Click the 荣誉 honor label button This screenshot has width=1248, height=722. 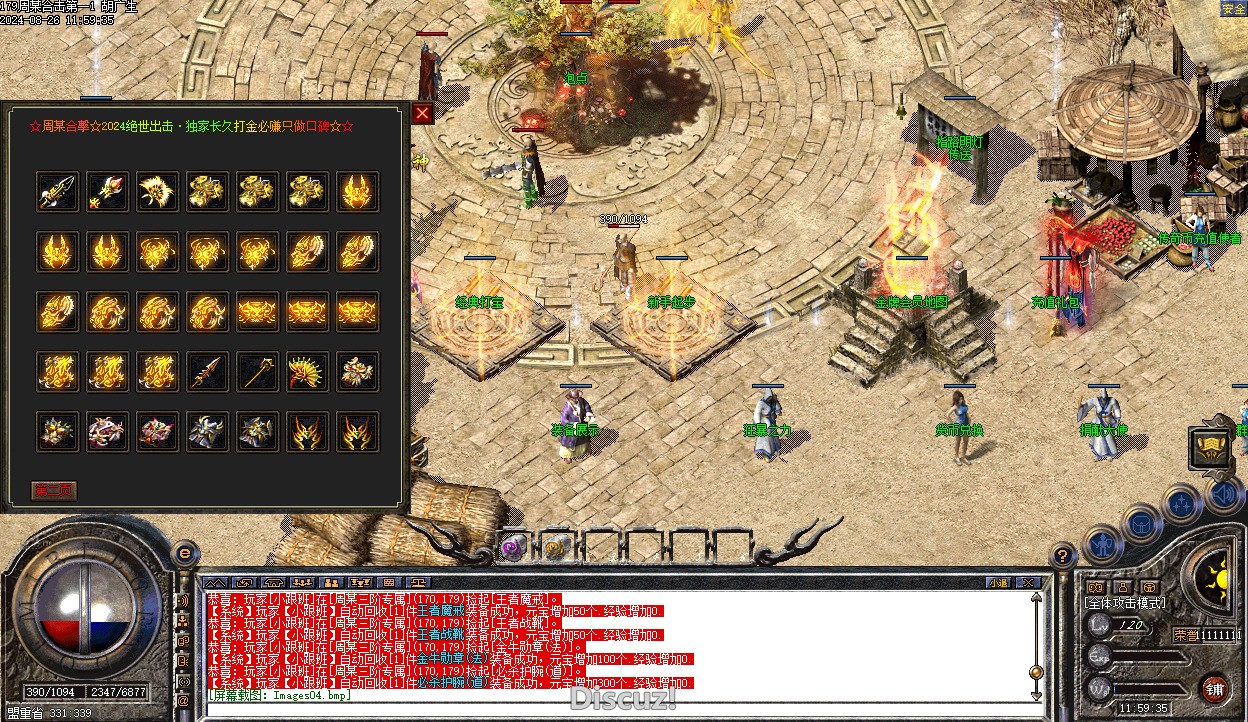coord(1185,634)
